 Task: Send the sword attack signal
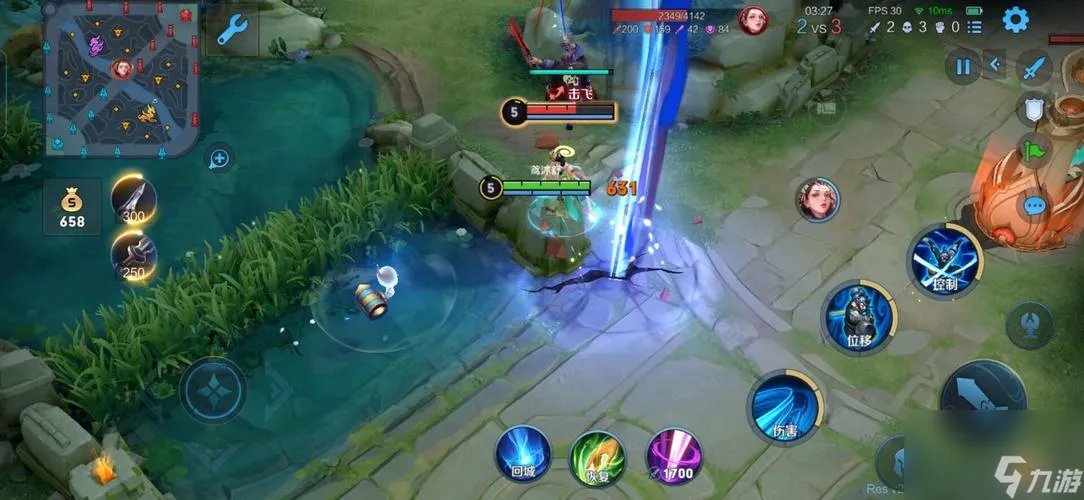pyautogui.click(x=1034, y=68)
